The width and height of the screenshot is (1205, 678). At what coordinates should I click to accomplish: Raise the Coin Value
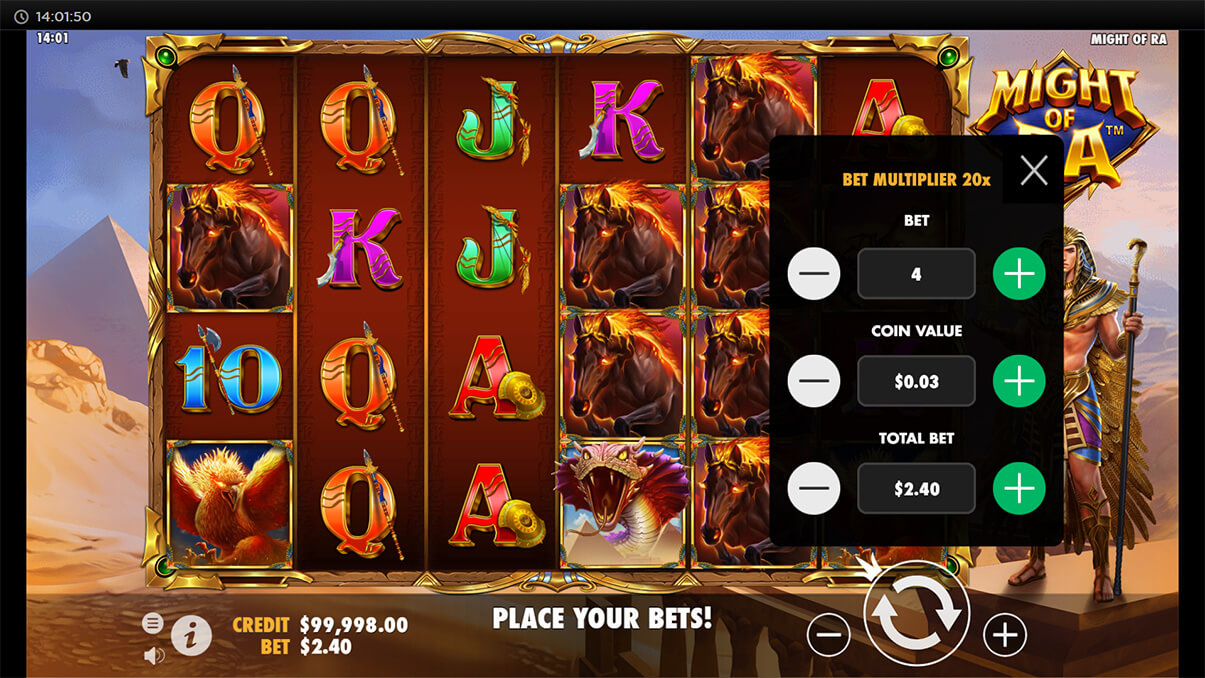(x=1018, y=381)
